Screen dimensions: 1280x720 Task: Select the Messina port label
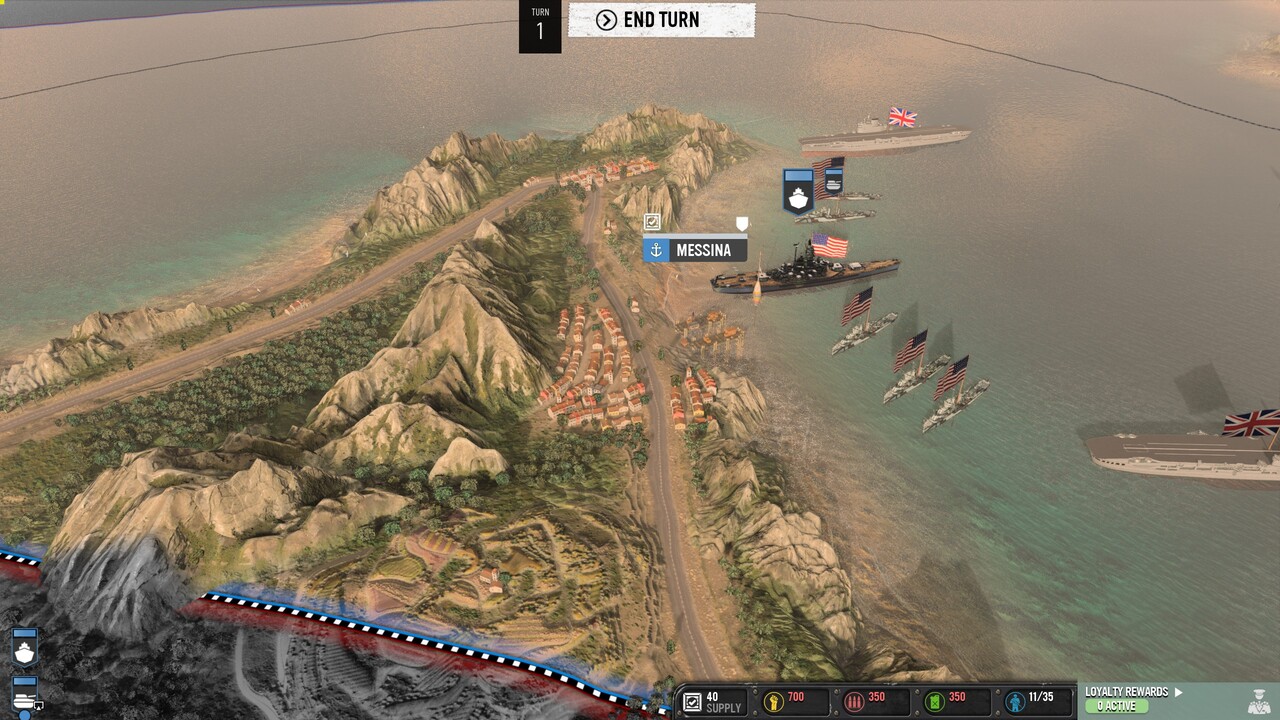(695, 250)
